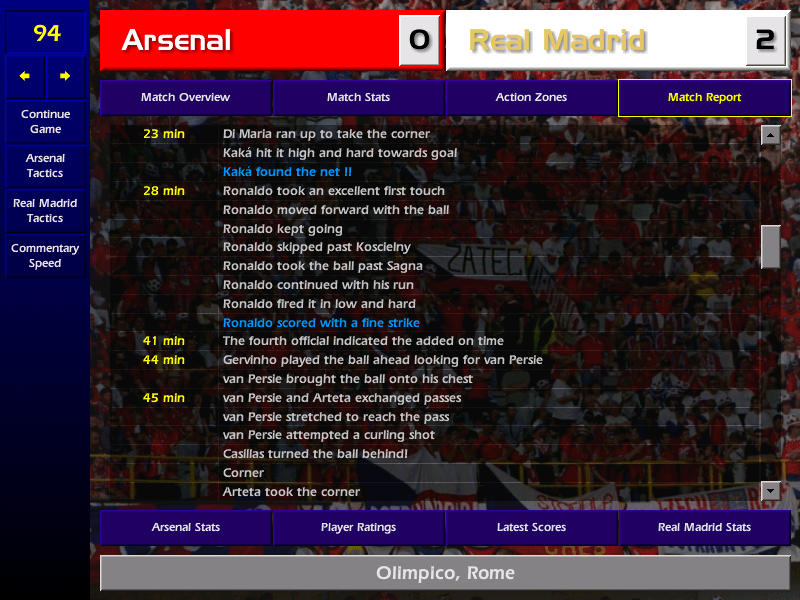Change the Commentary Speed
800x600 pixels.
tap(45, 256)
